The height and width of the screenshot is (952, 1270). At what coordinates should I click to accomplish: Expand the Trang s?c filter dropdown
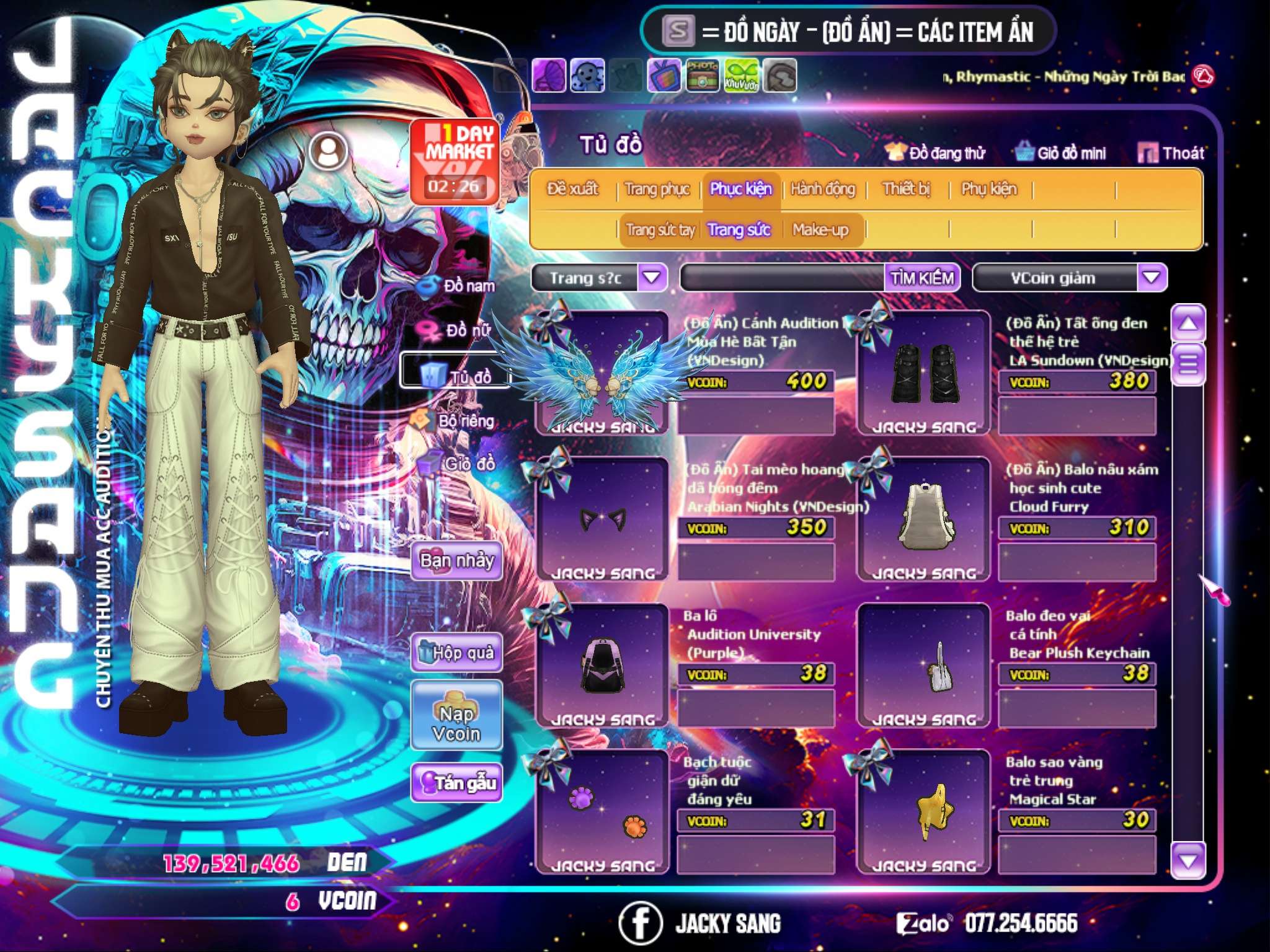coord(652,278)
